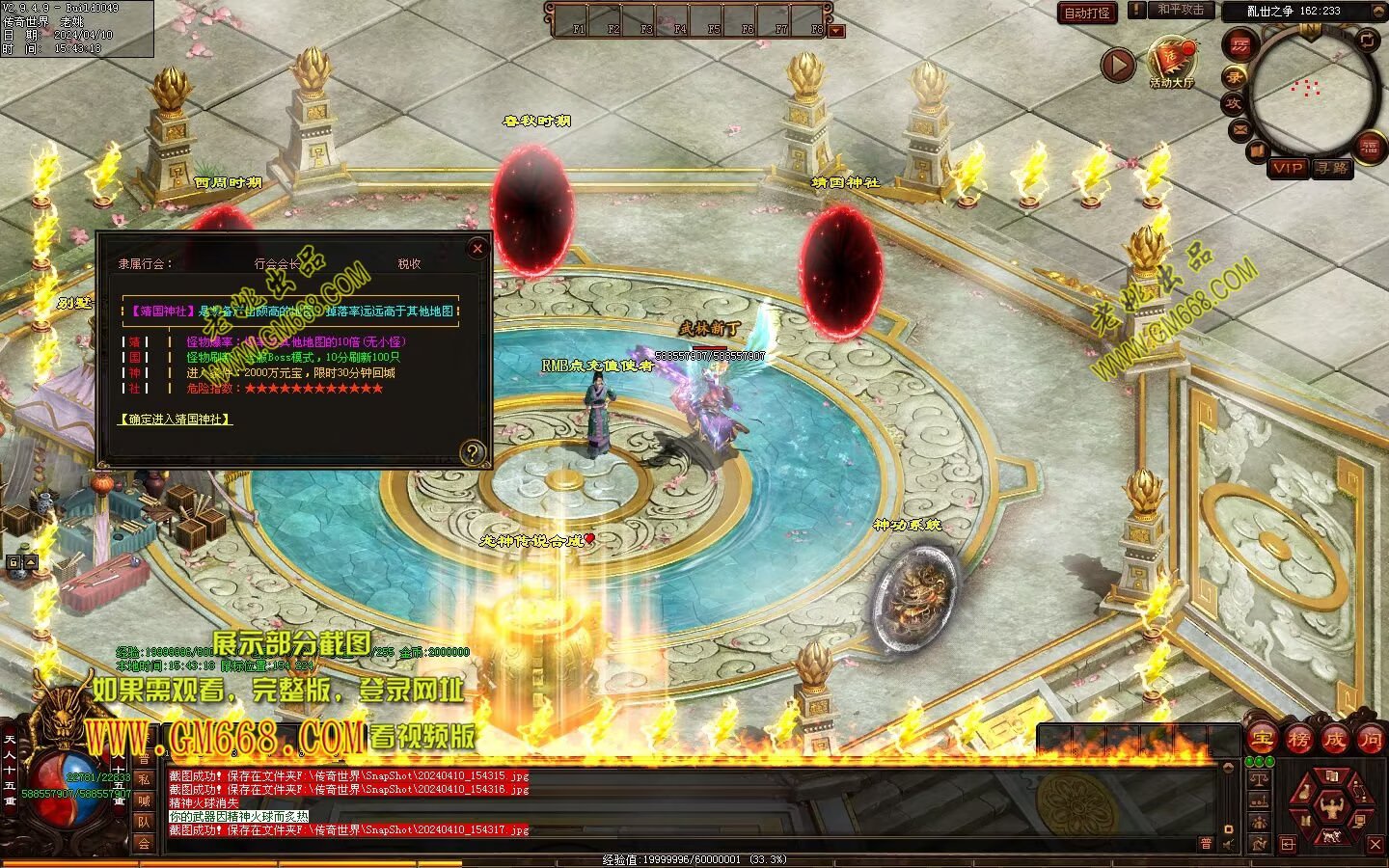The image size is (1389, 868).
Task: Open the 福 welfare button
Action: click(1370, 147)
